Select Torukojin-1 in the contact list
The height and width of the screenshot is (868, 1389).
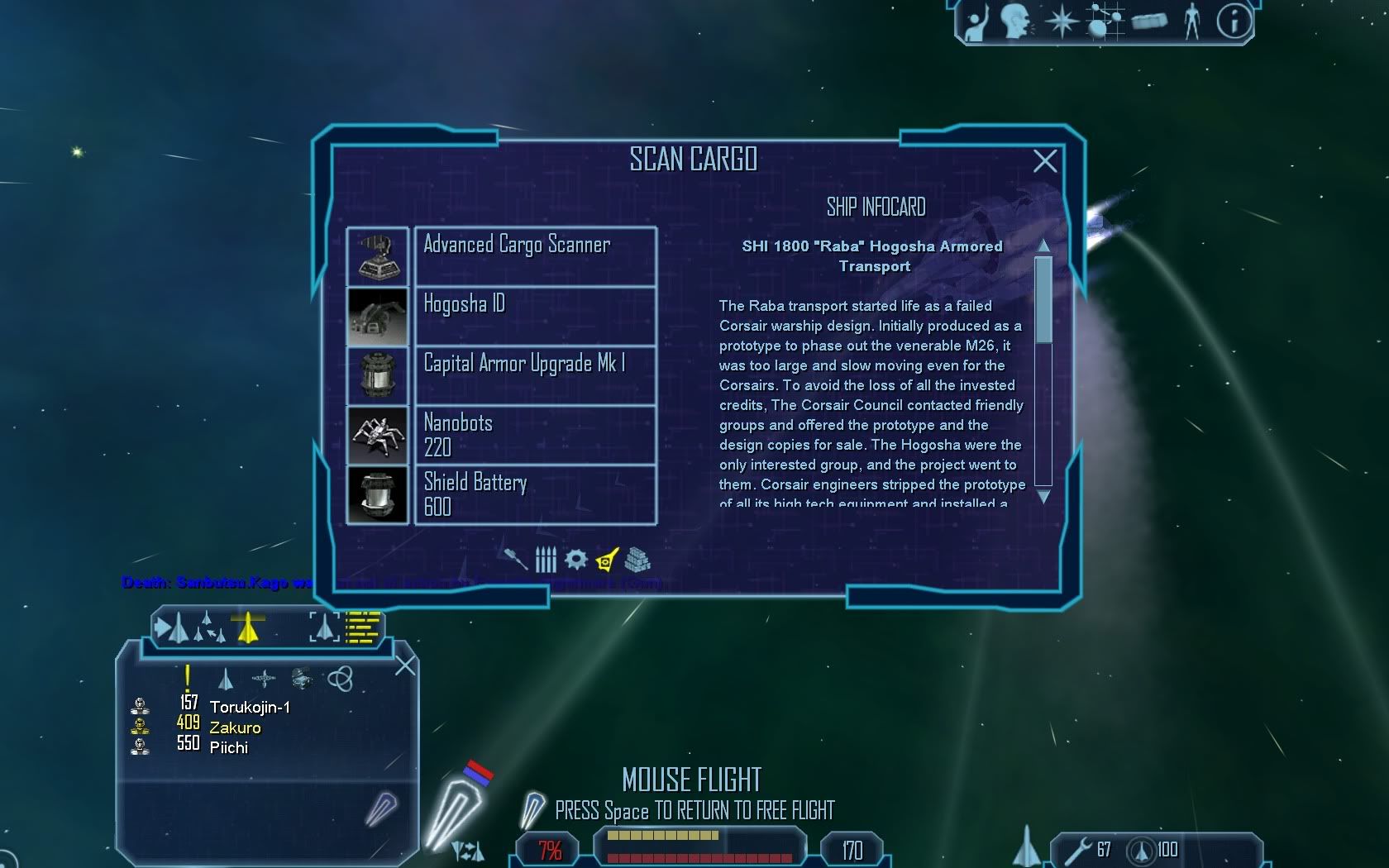click(250, 707)
